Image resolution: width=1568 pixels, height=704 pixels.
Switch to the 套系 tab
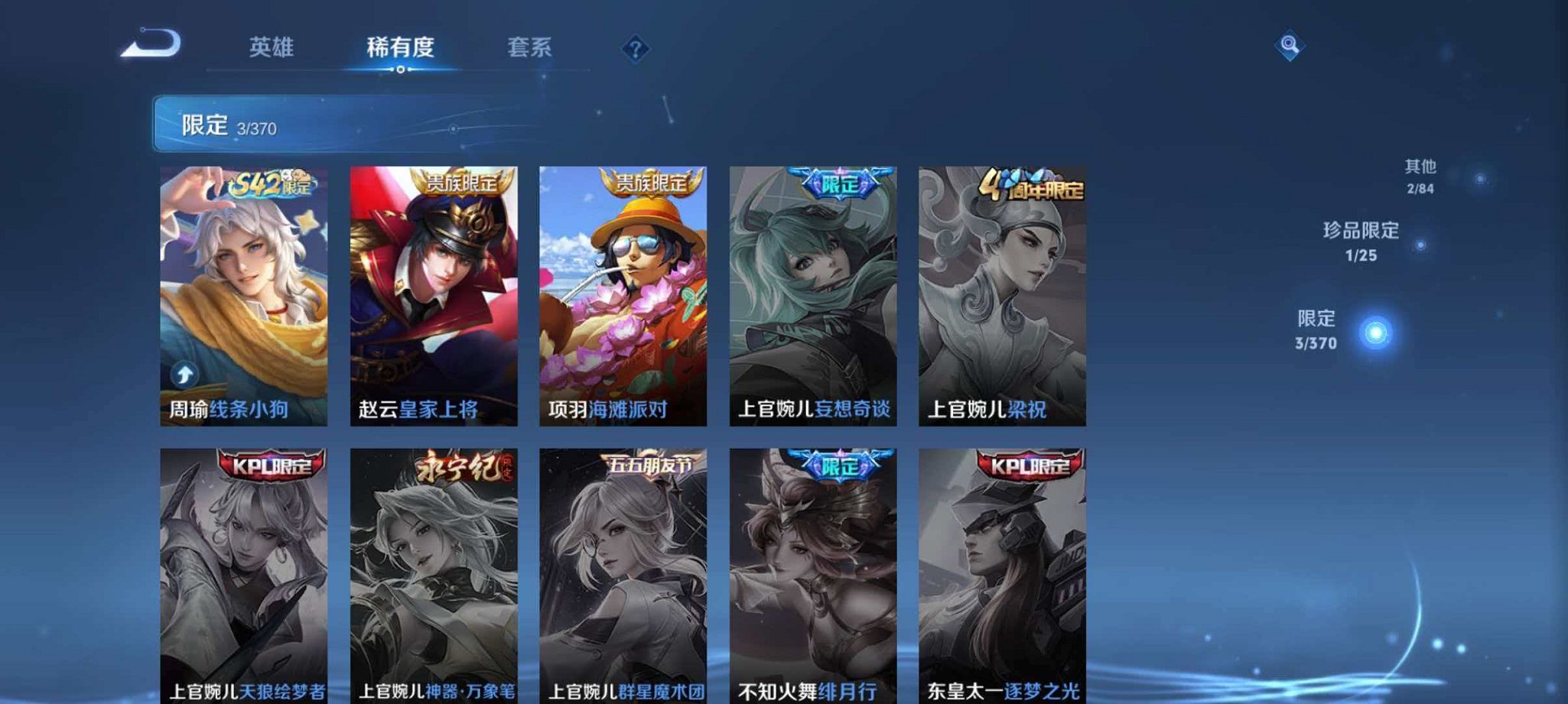point(530,47)
